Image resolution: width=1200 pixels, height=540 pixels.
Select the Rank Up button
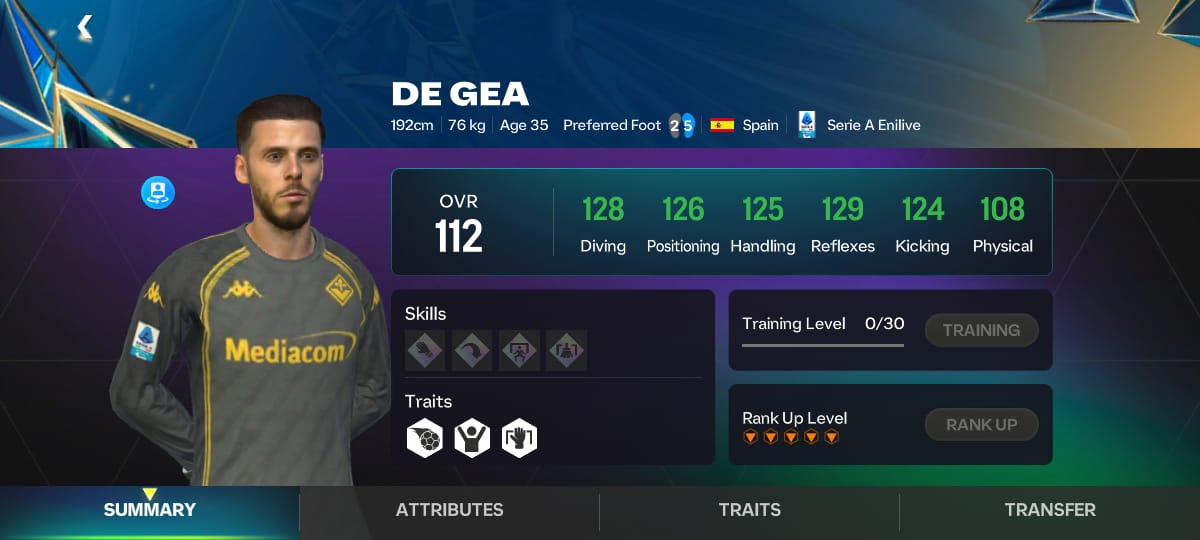[x=981, y=424]
